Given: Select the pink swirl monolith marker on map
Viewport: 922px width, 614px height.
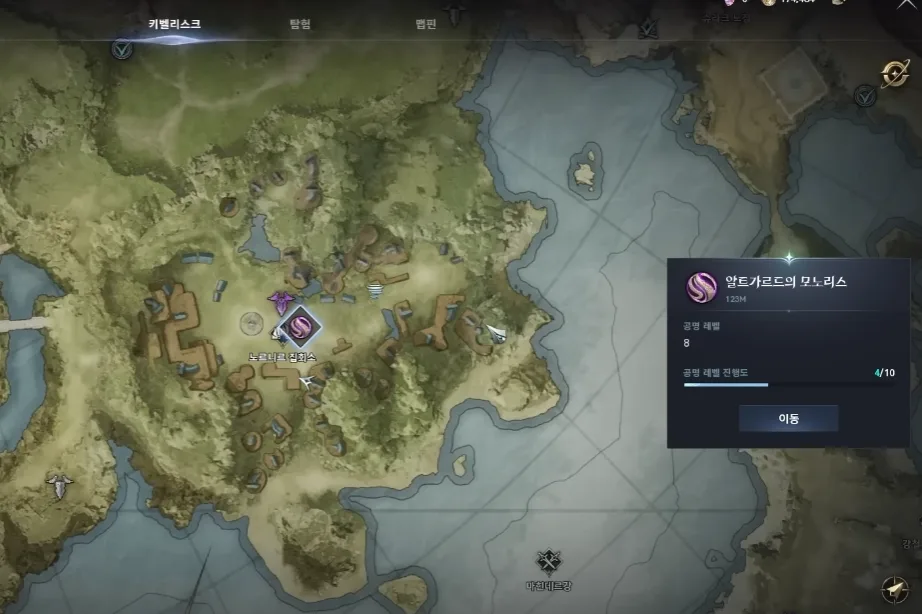Looking at the screenshot, I should (298, 325).
